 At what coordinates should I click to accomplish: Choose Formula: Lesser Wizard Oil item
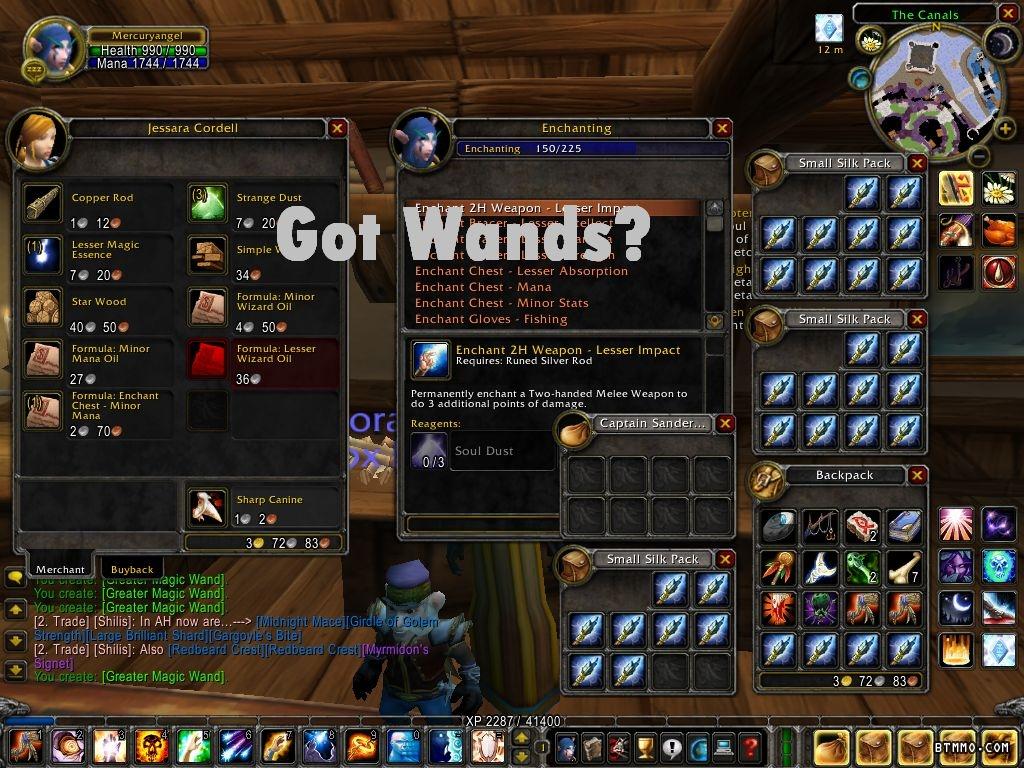click(x=208, y=360)
